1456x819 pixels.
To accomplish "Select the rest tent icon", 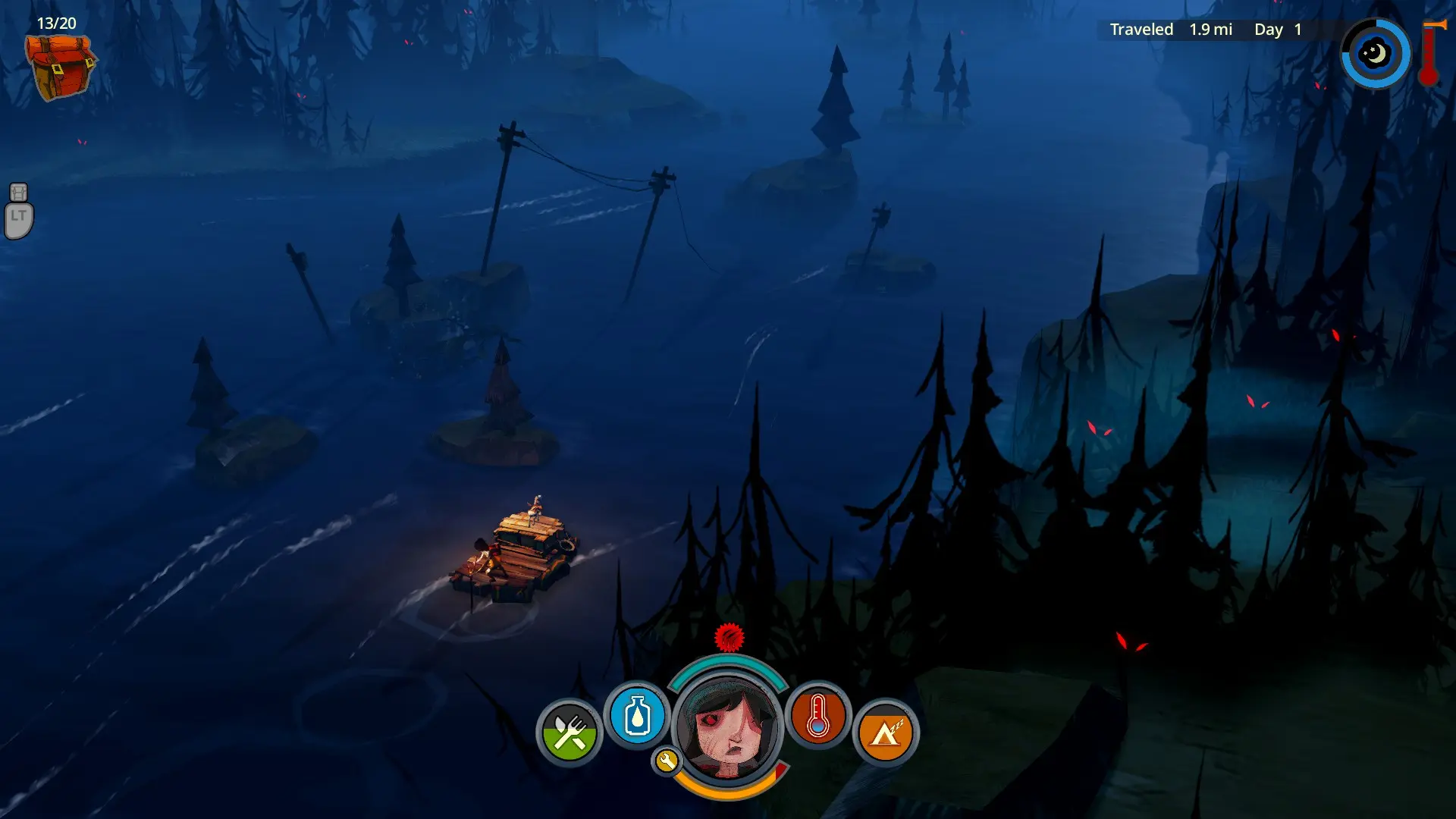I will (x=885, y=733).
